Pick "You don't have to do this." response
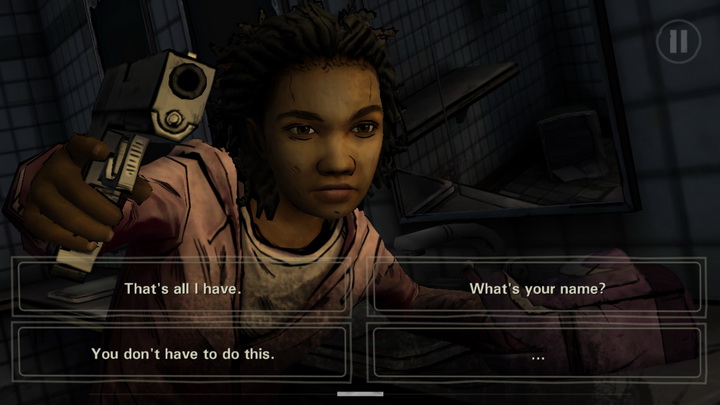The image size is (720, 405). click(182, 352)
